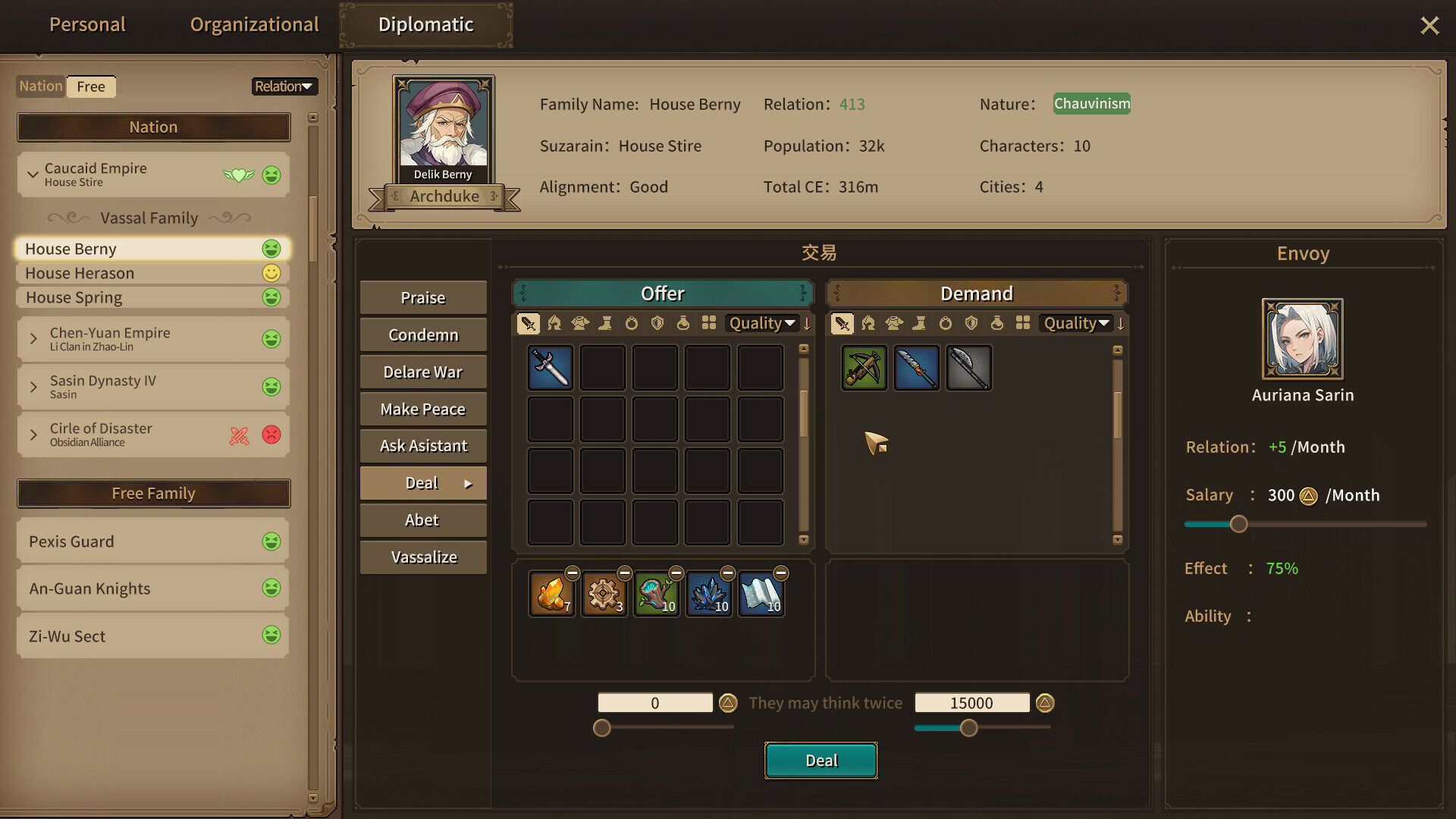Switch to the Free family filter
Image resolution: width=1456 pixels, height=819 pixels.
click(x=91, y=86)
